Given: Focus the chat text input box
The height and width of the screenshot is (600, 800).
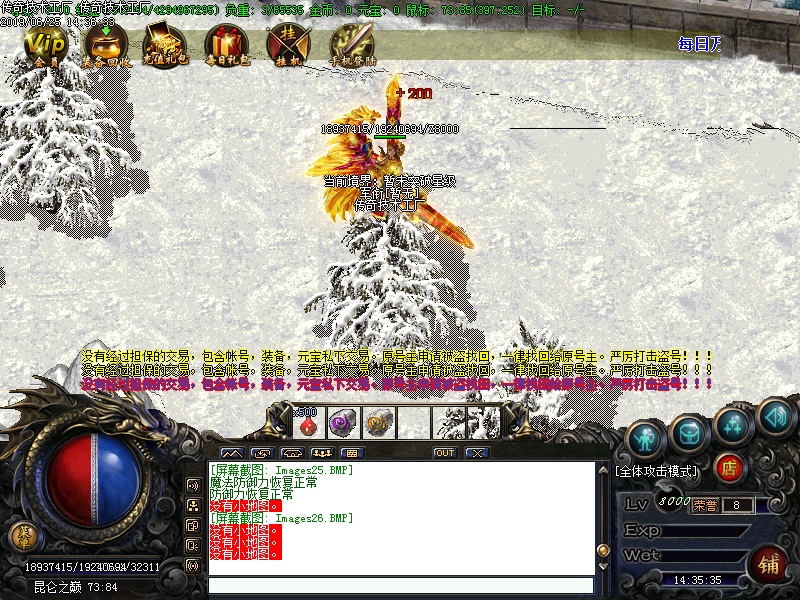Looking at the screenshot, I should coord(400,585).
